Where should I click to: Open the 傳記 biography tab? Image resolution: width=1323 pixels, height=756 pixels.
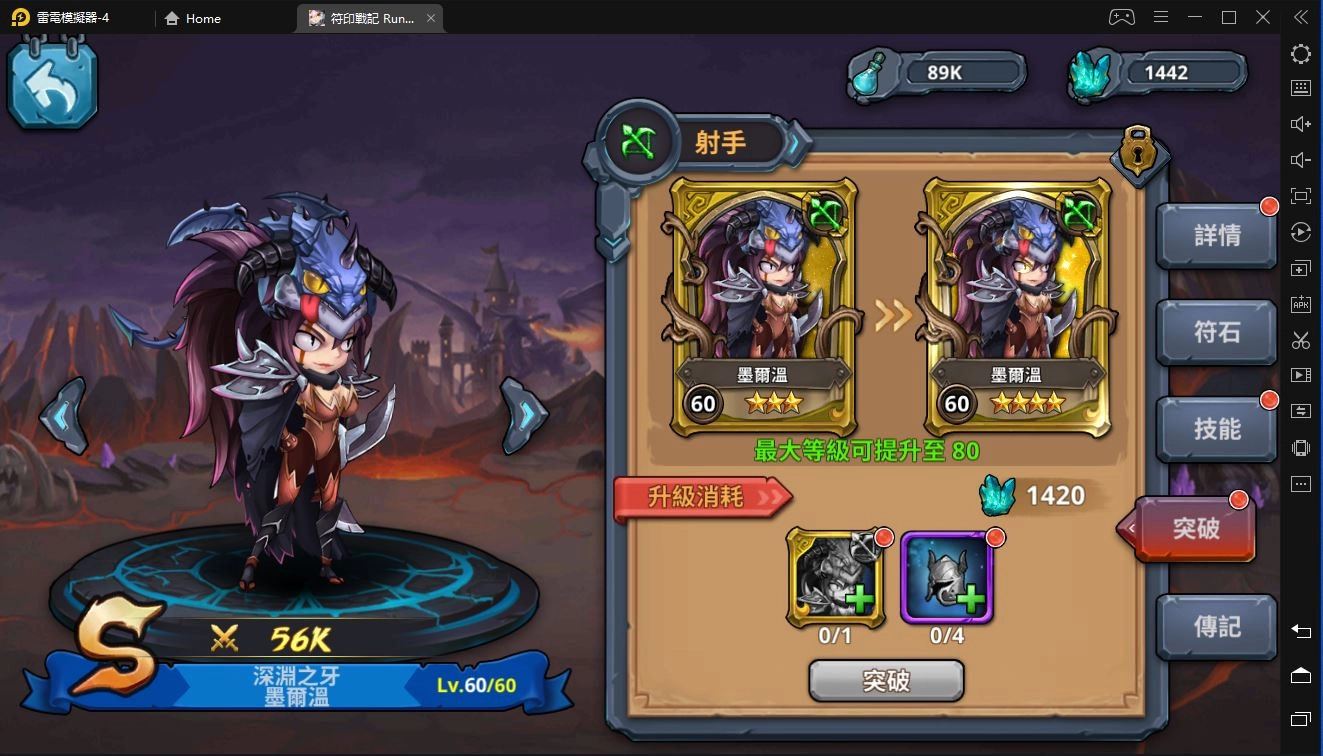point(1216,626)
